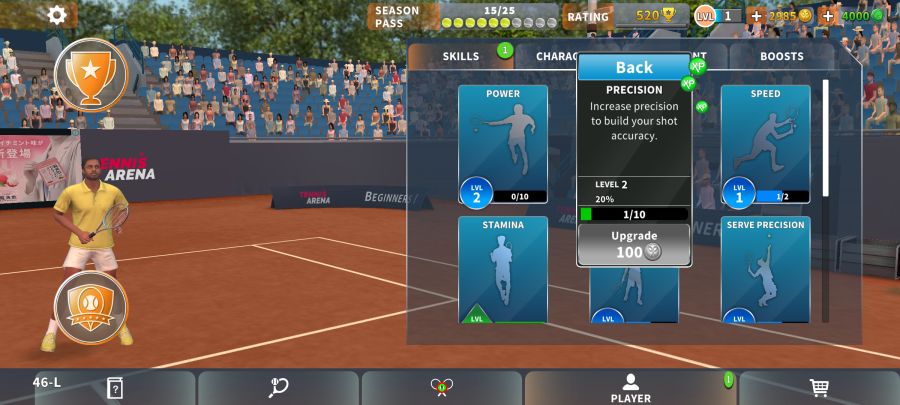Add more gold coins with plus button
900x405 pixels.
[x=756, y=16]
